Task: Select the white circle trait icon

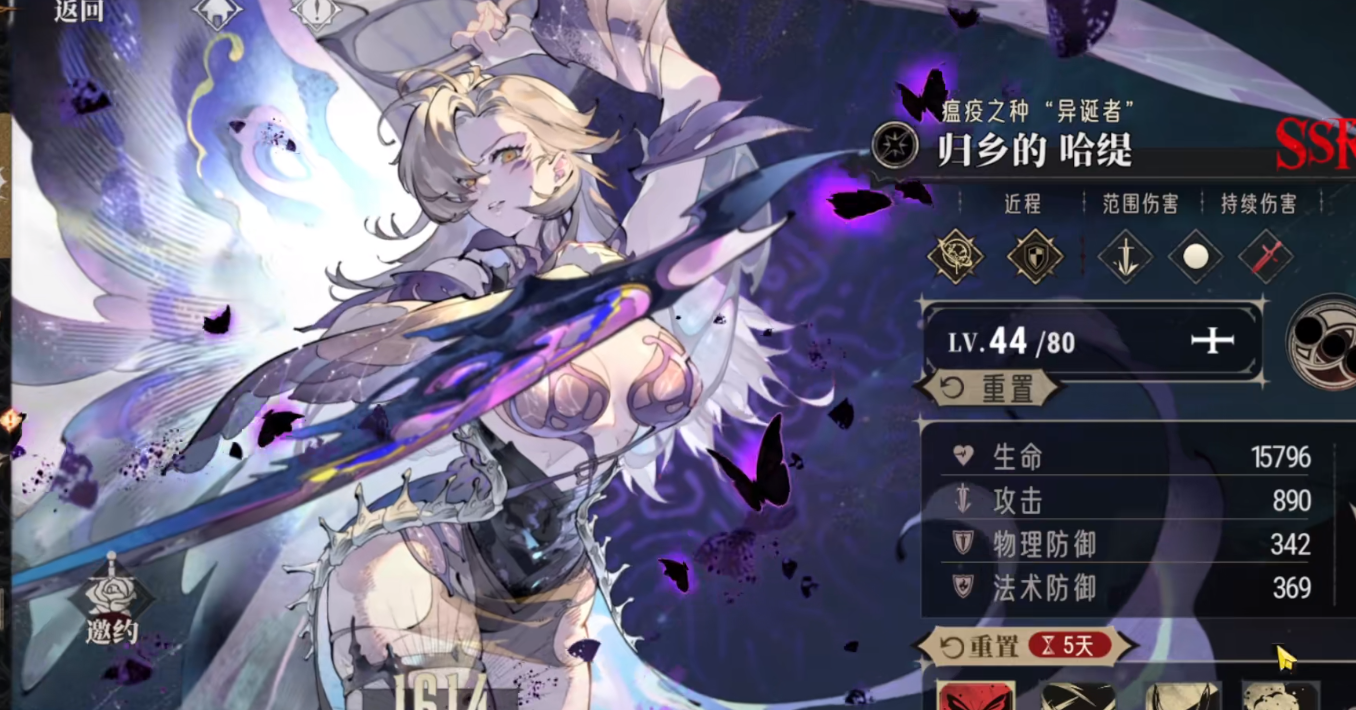Action: point(1195,257)
